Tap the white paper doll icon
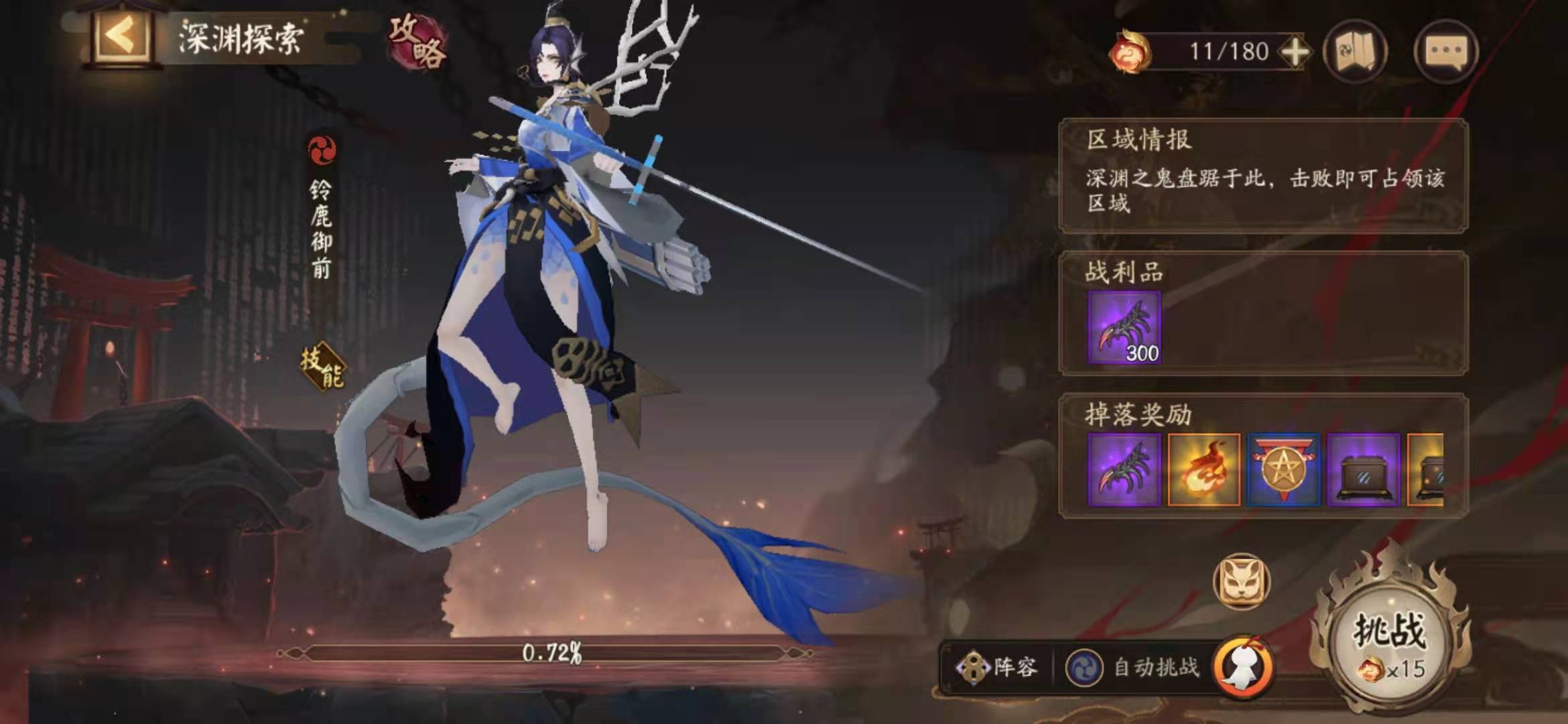1568x724 pixels. pos(1244,668)
